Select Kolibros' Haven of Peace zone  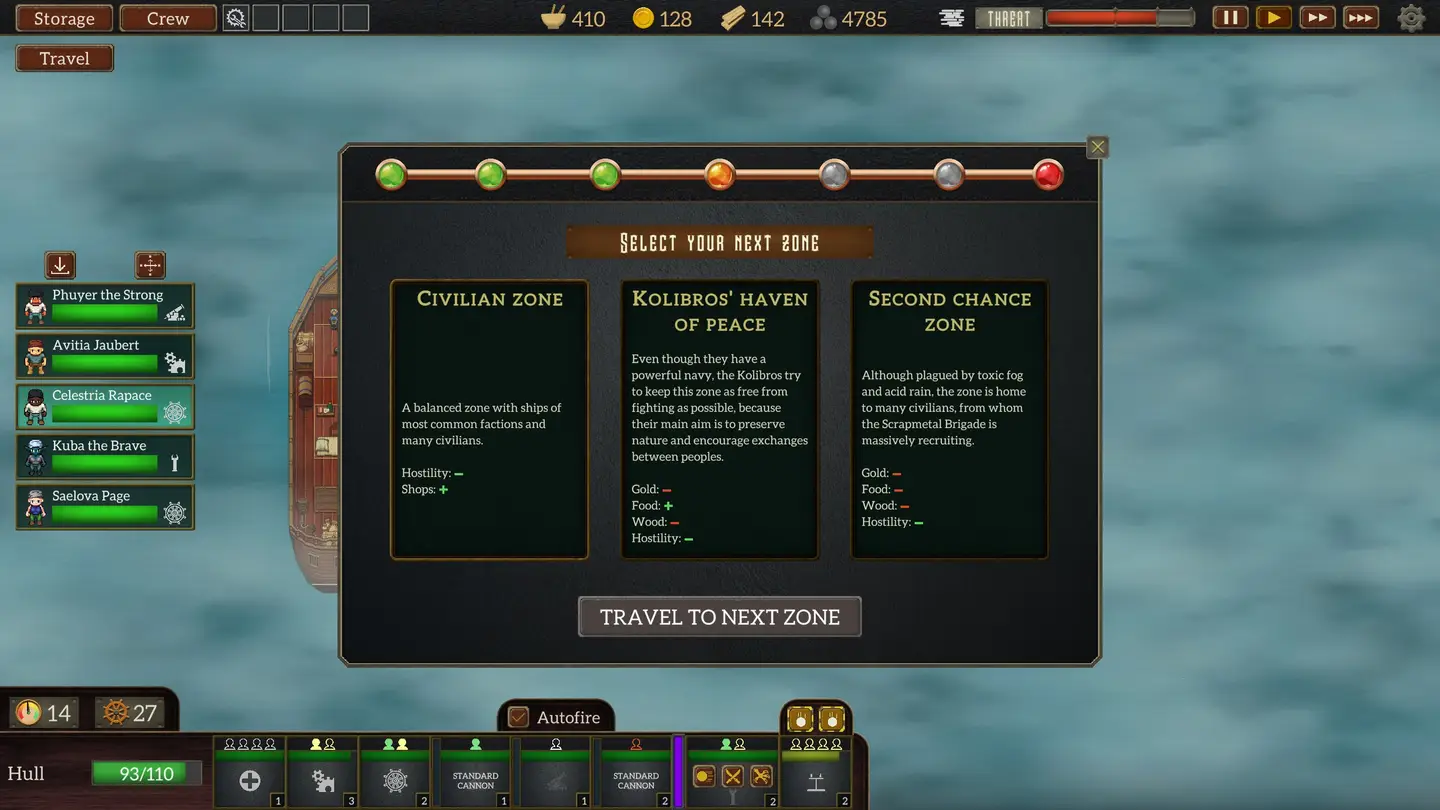719,419
